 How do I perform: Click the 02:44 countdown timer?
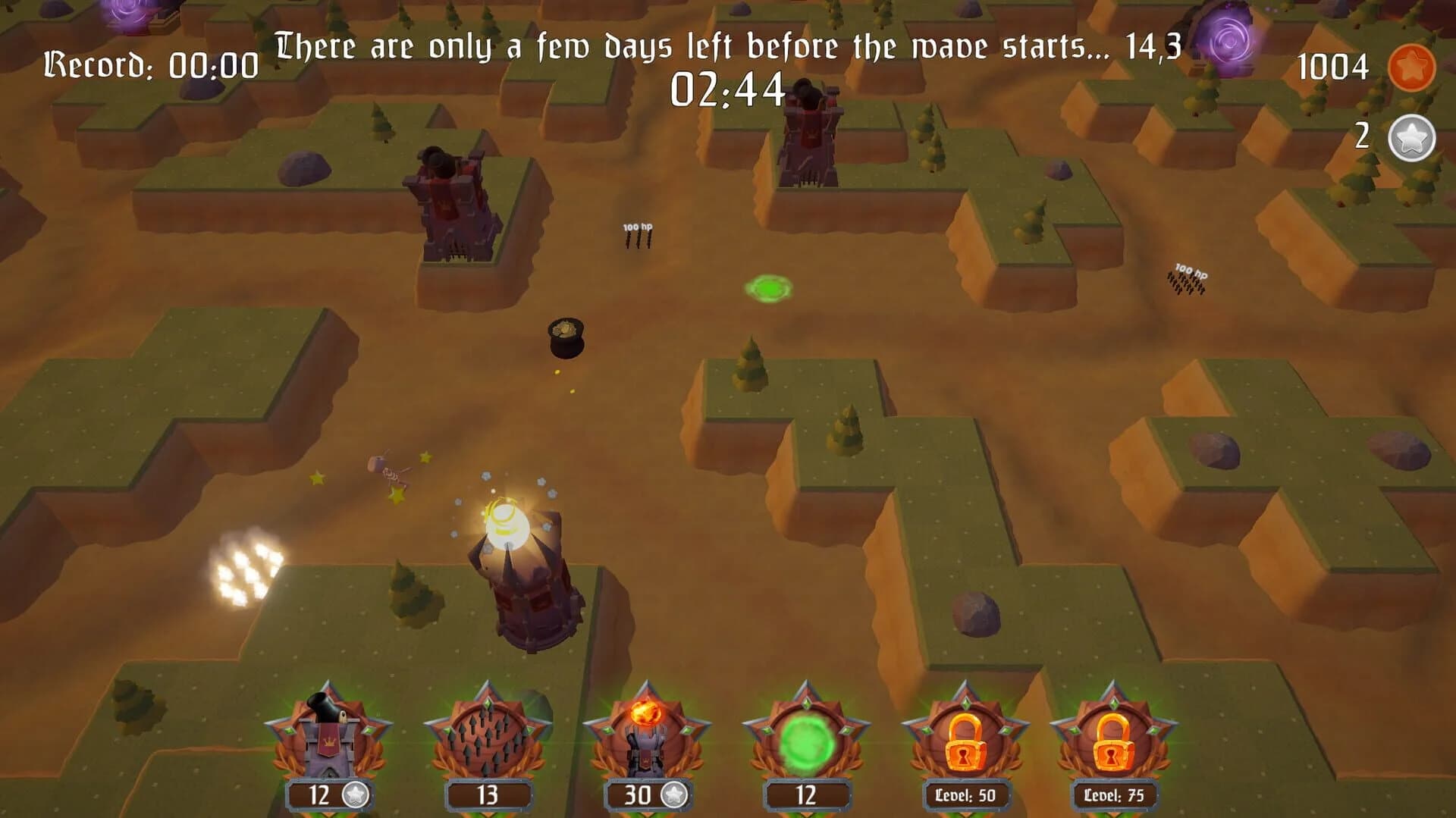click(x=726, y=92)
